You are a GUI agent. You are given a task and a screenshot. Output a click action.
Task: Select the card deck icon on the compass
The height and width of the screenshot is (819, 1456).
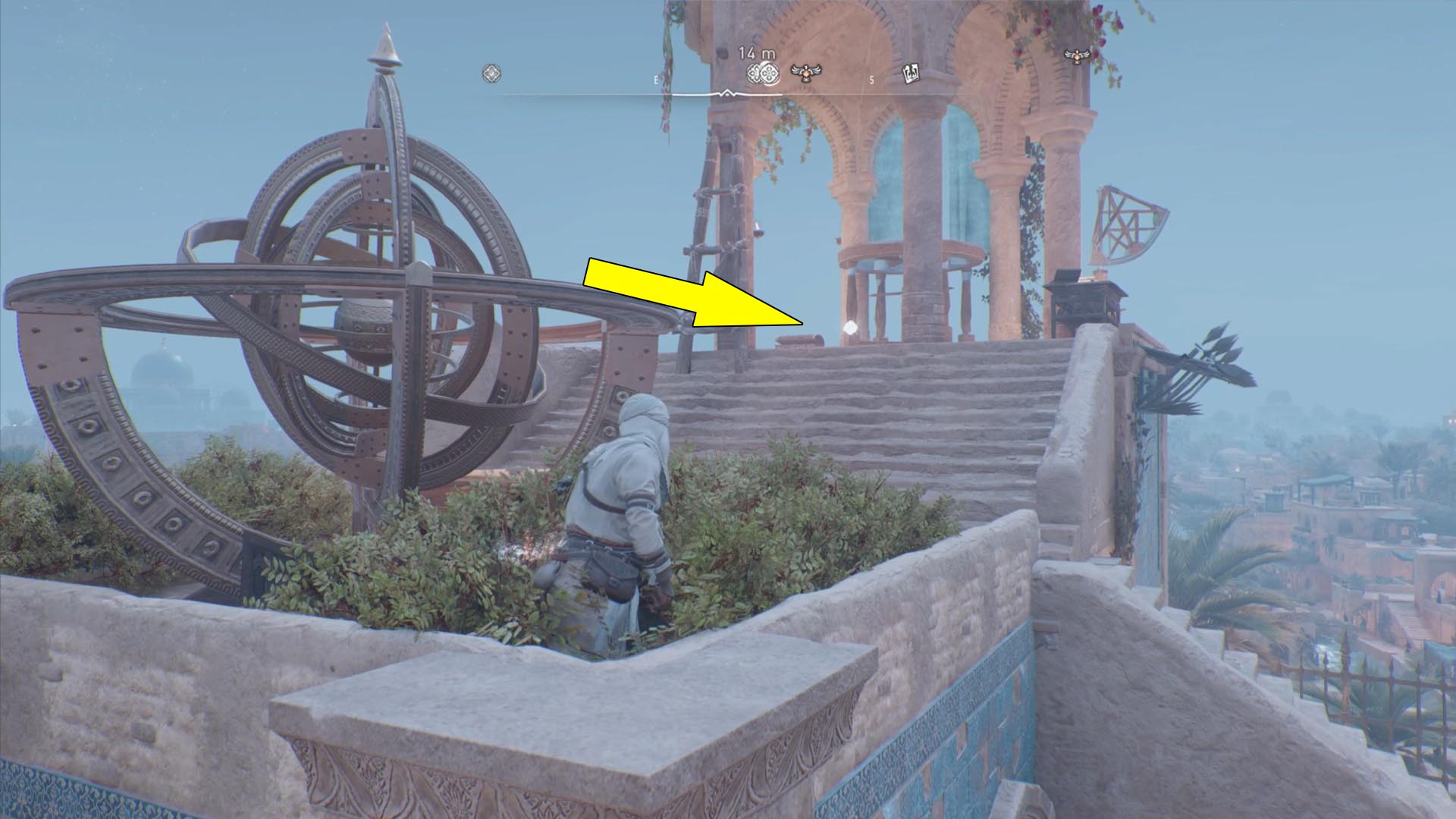[912, 74]
